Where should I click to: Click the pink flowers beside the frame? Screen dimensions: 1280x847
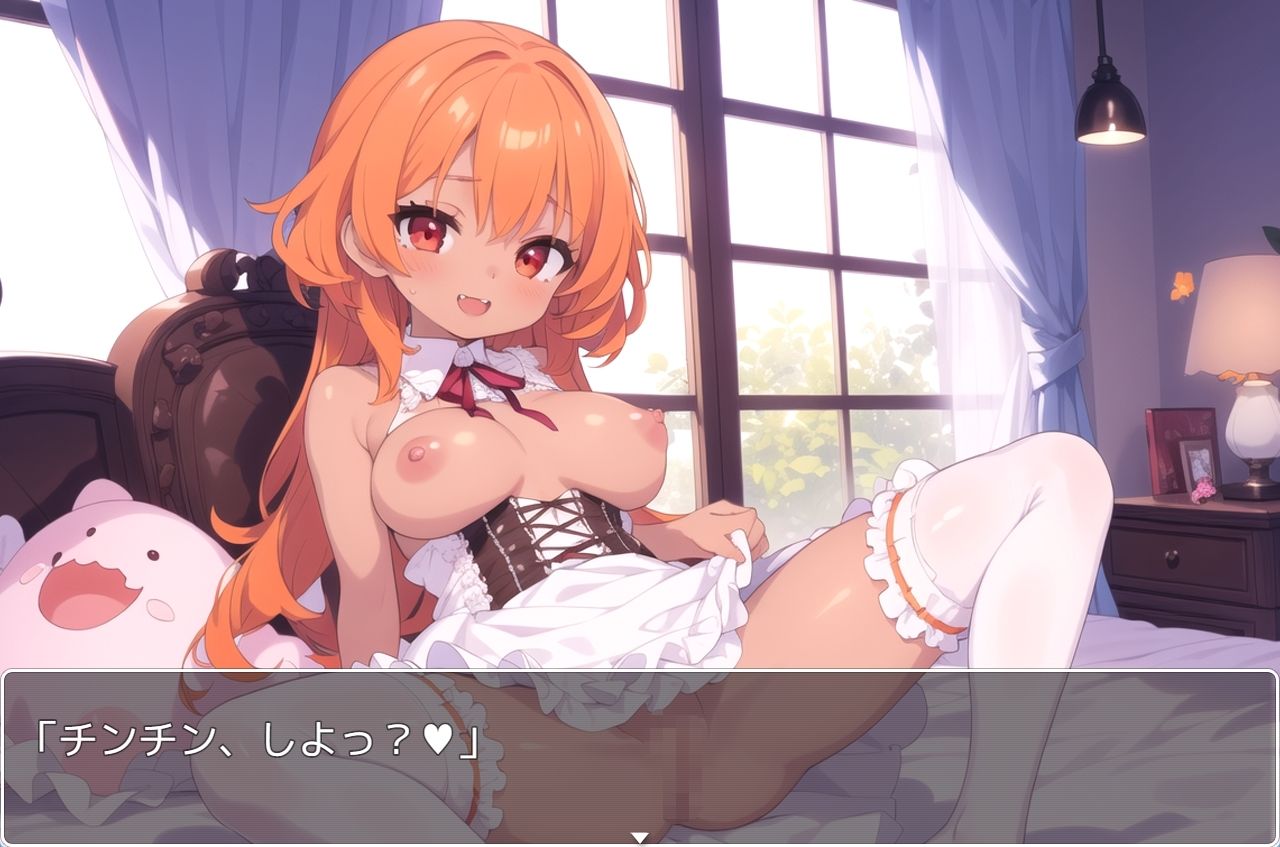click(1203, 492)
